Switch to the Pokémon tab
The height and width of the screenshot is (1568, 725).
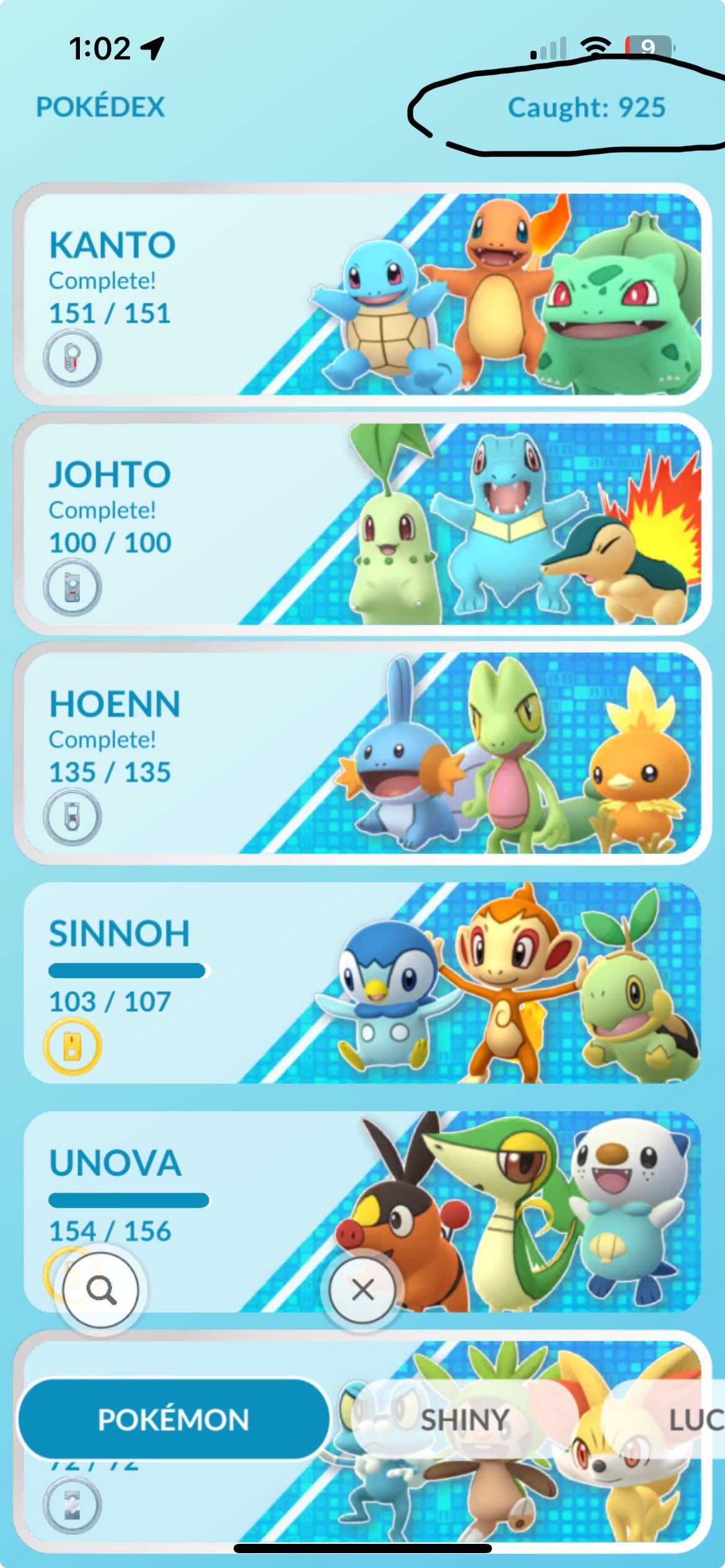tap(174, 1419)
